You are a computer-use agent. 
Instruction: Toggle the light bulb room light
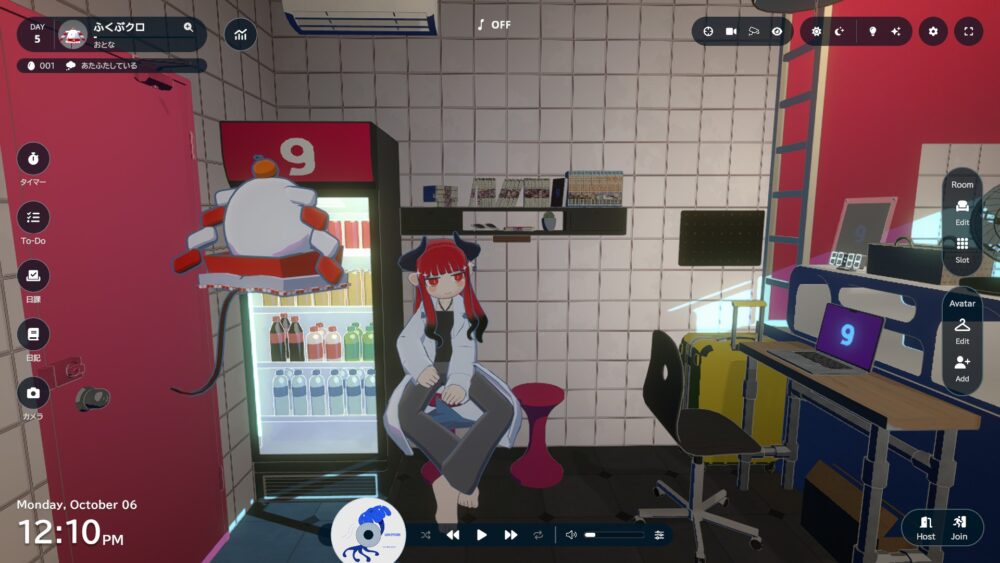coord(871,32)
